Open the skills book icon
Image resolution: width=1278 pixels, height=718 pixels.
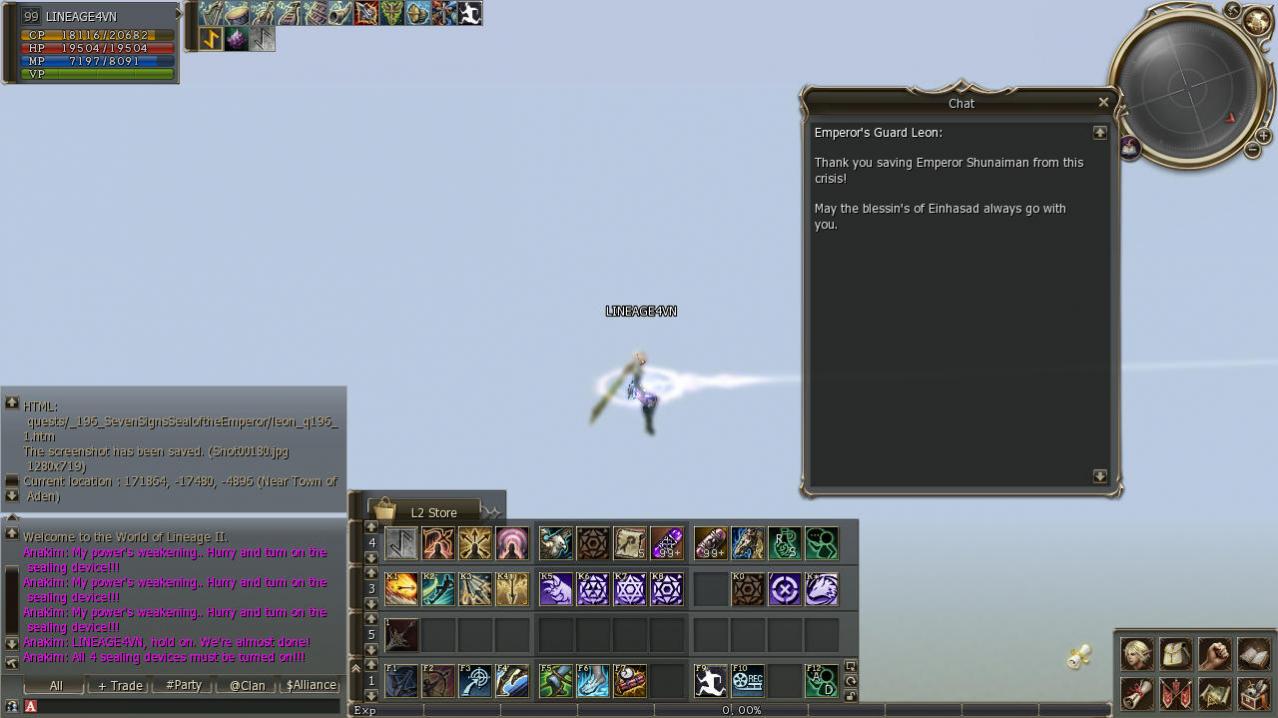pos(1253,654)
